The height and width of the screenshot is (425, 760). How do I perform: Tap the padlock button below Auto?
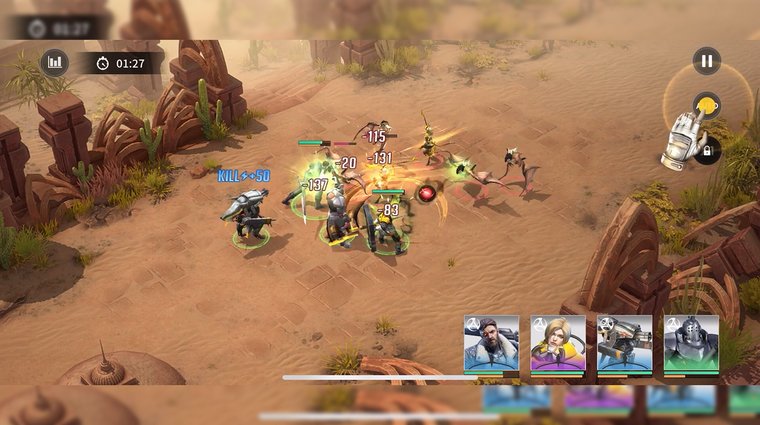[x=707, y=151]
